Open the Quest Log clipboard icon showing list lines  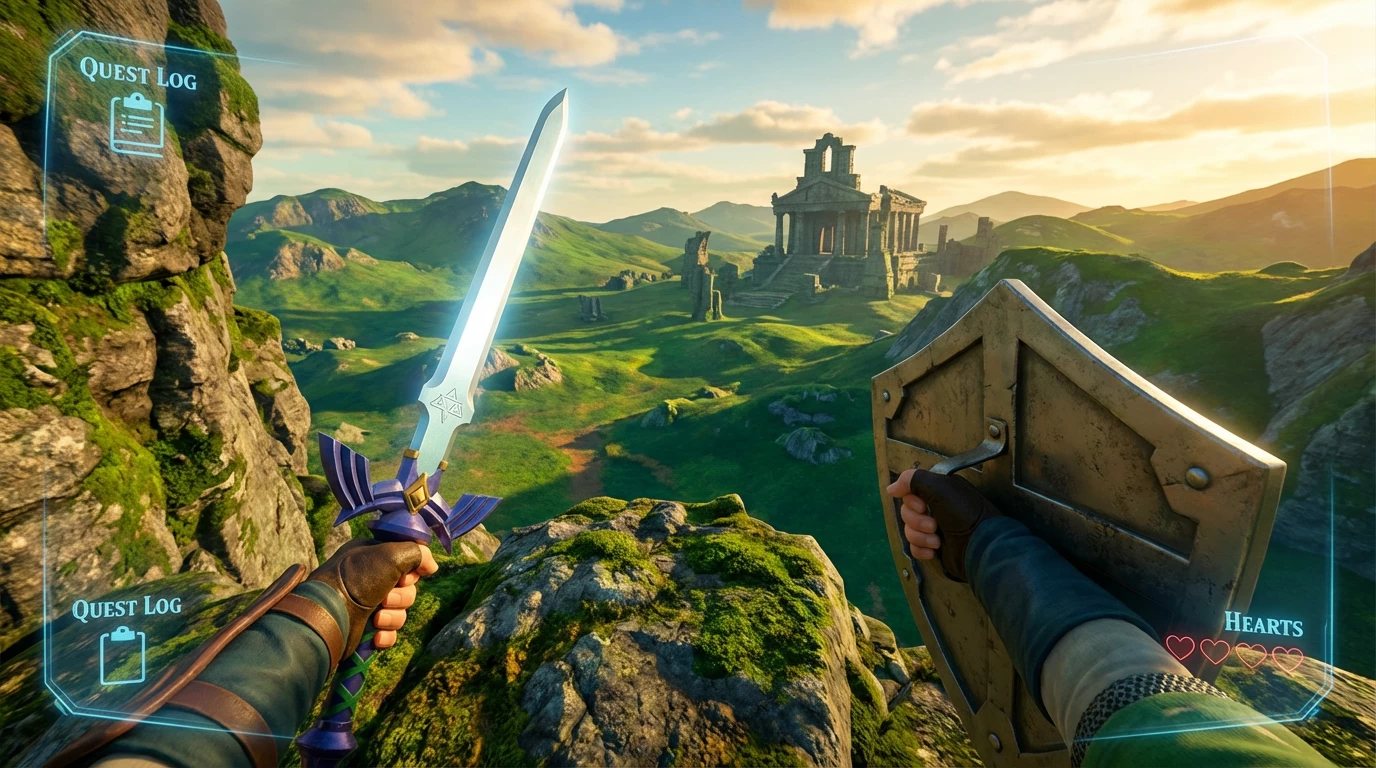pos(137,124)
